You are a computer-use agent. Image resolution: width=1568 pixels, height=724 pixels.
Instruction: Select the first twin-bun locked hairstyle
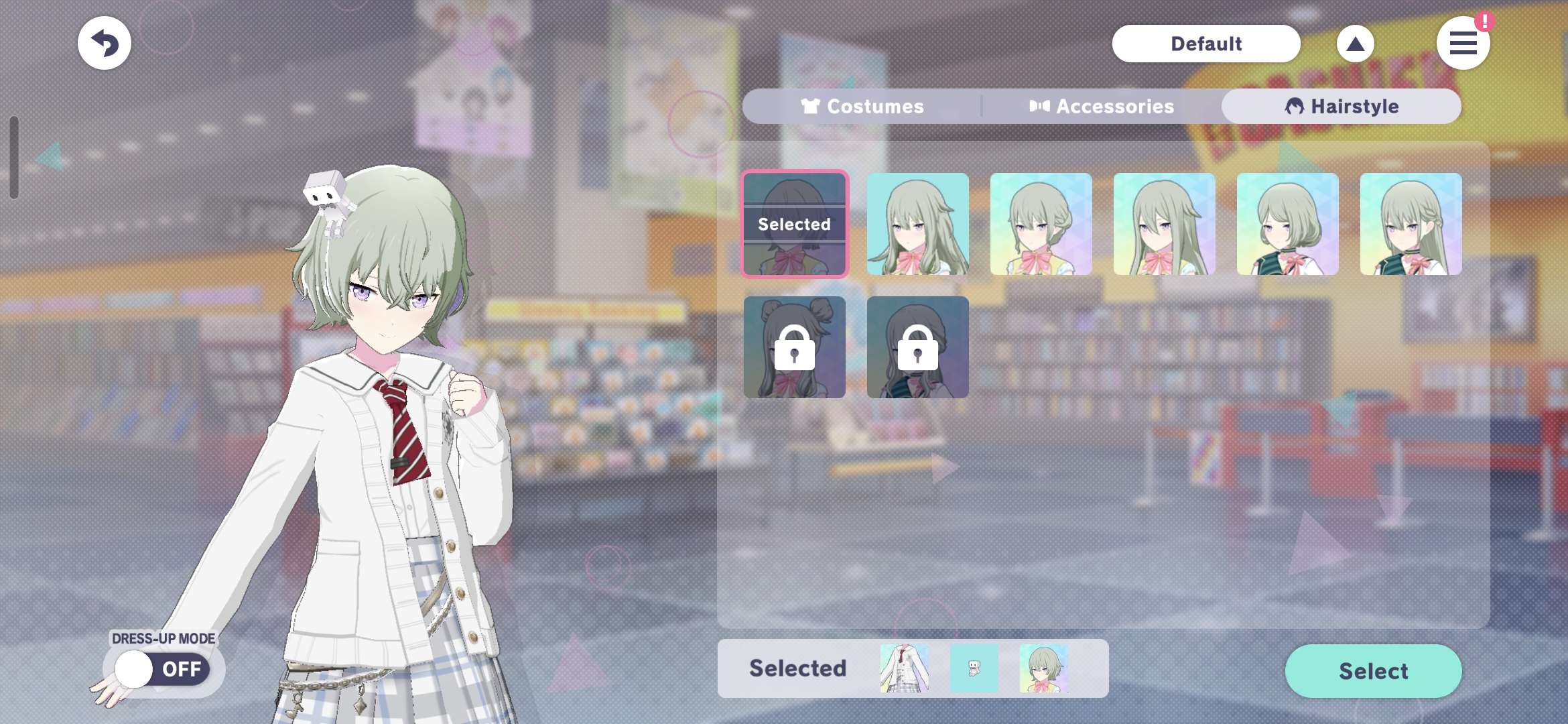click(795, 347)
